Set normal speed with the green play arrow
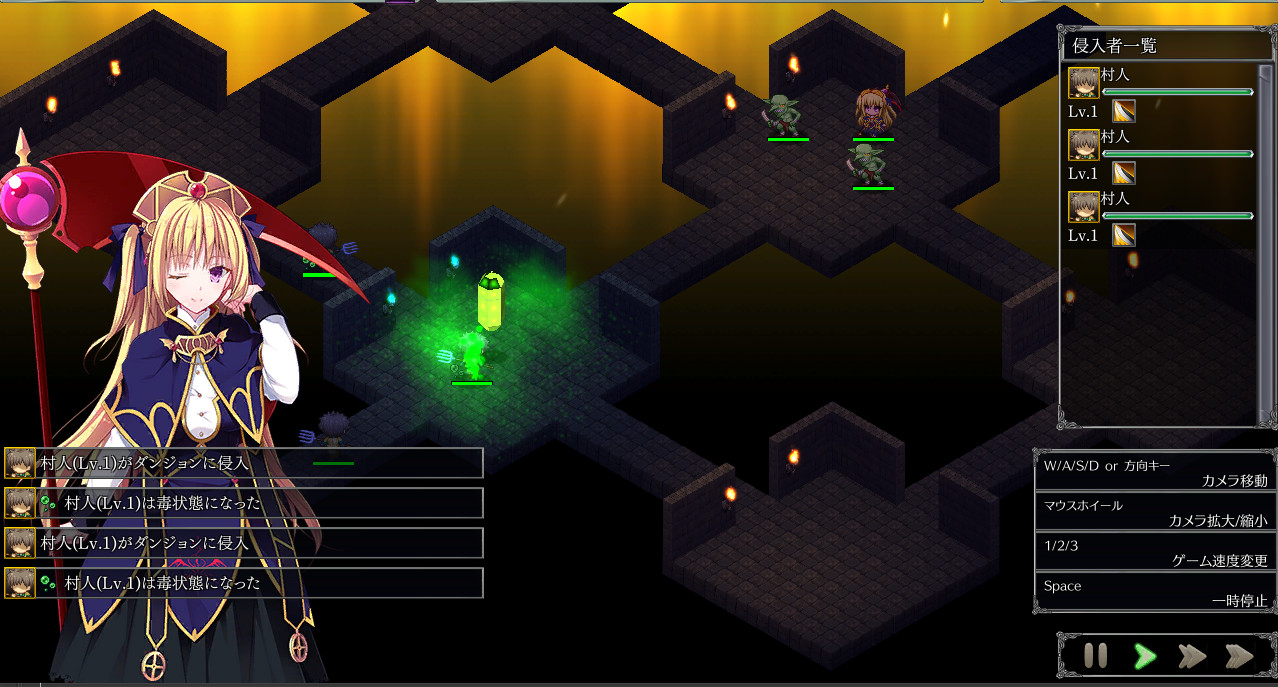 (1145, 656)
